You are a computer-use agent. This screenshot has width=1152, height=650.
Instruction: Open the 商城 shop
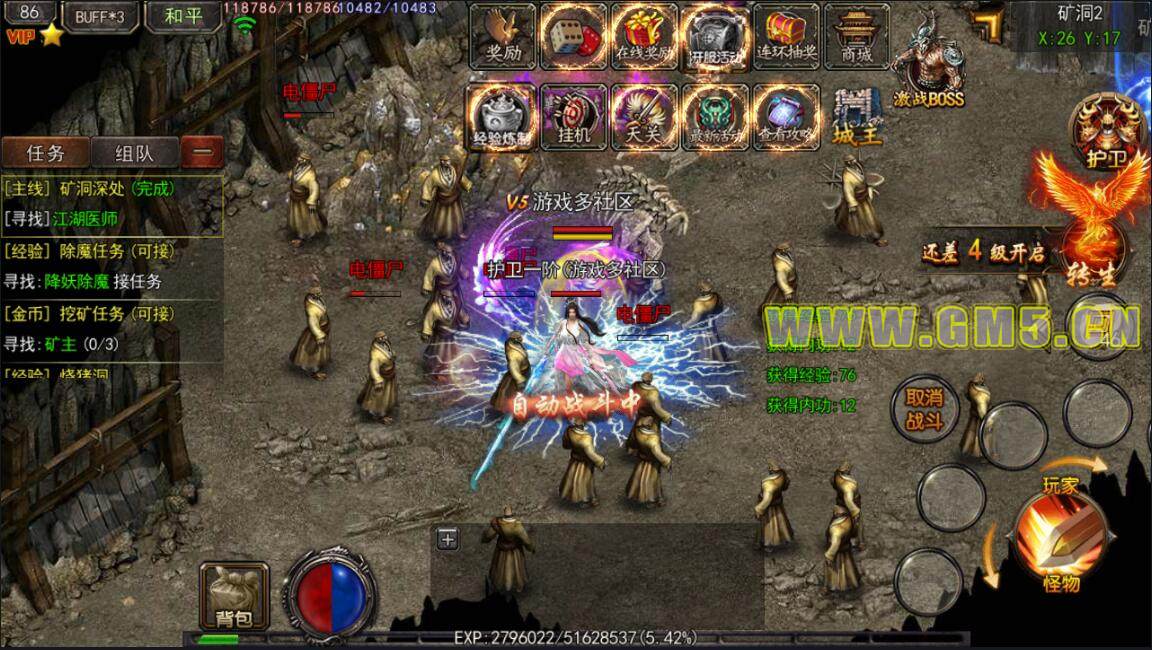pyautogui.click(x=857, y=34)
